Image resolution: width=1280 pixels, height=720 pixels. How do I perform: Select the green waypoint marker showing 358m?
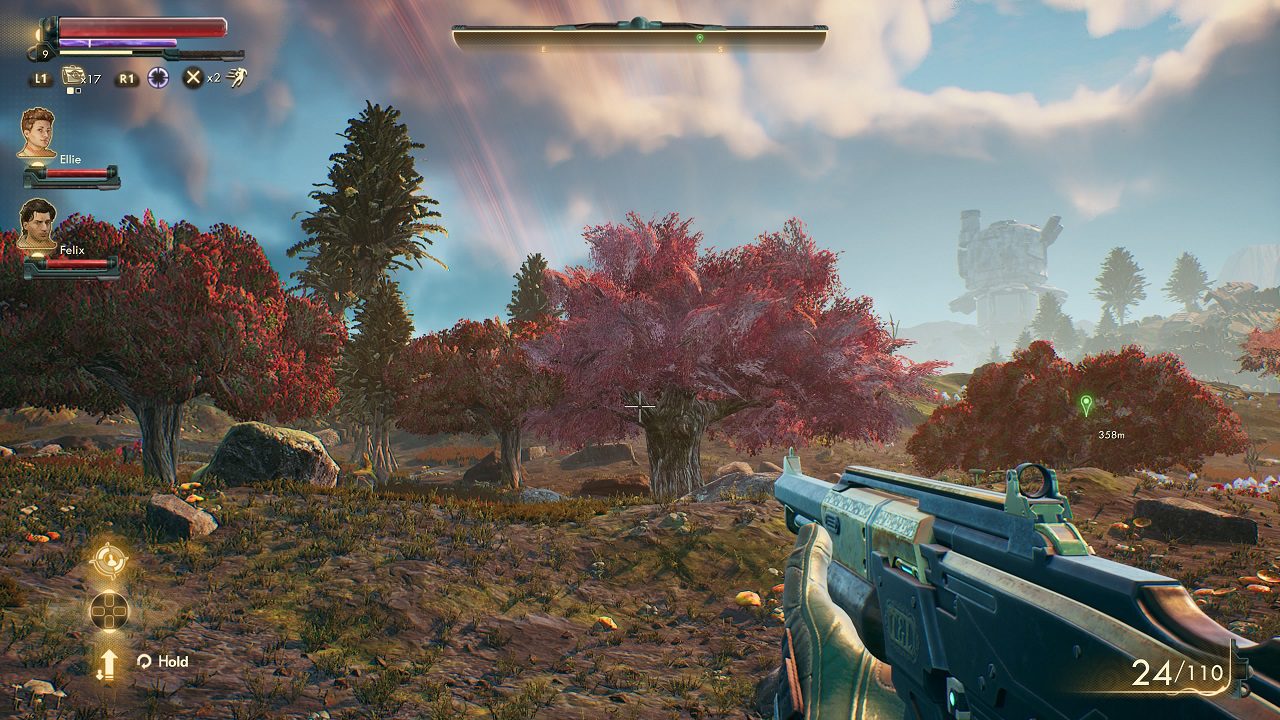coord(1086,405)
